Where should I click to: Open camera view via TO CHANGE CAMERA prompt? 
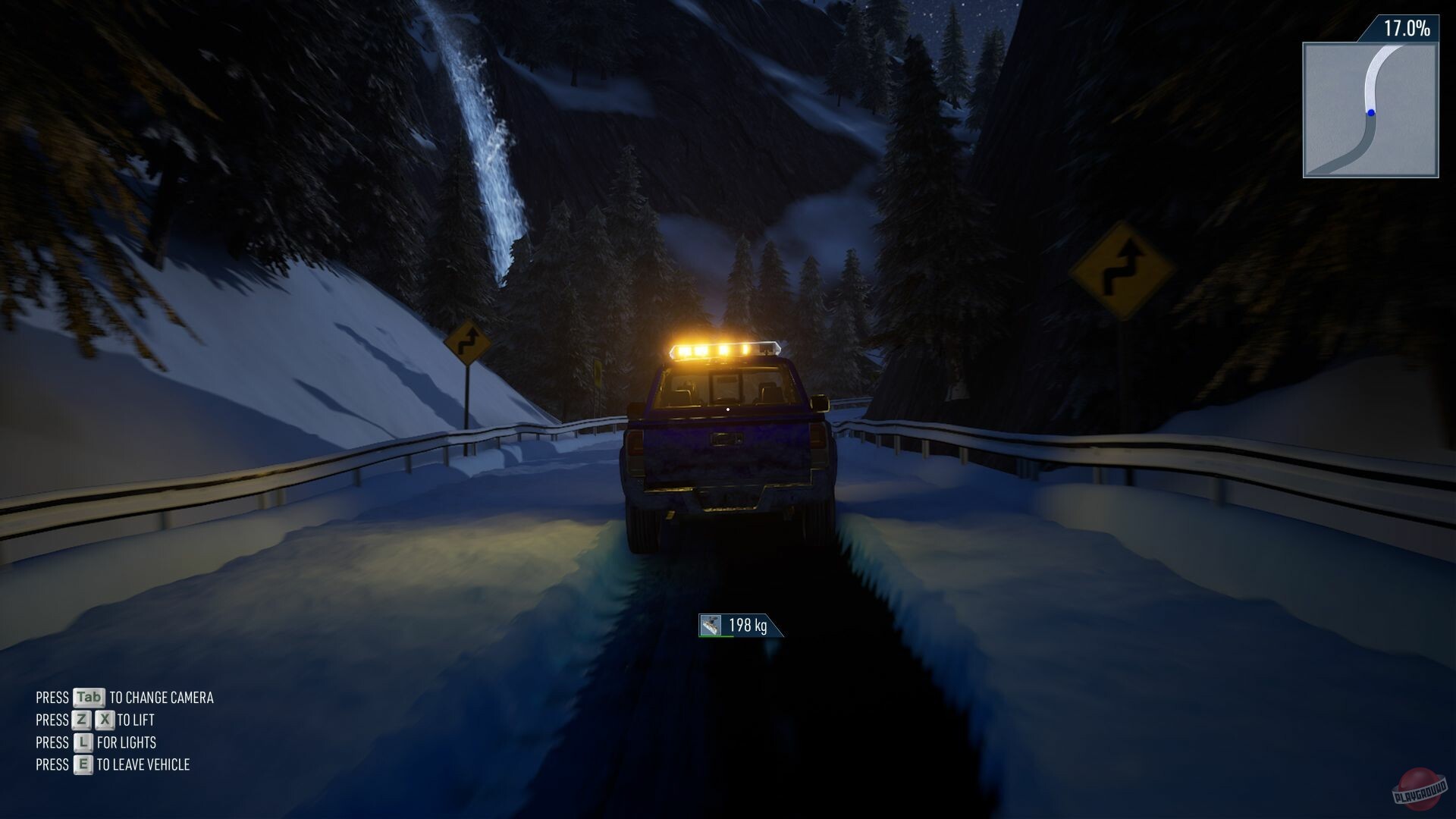point(162,698)
